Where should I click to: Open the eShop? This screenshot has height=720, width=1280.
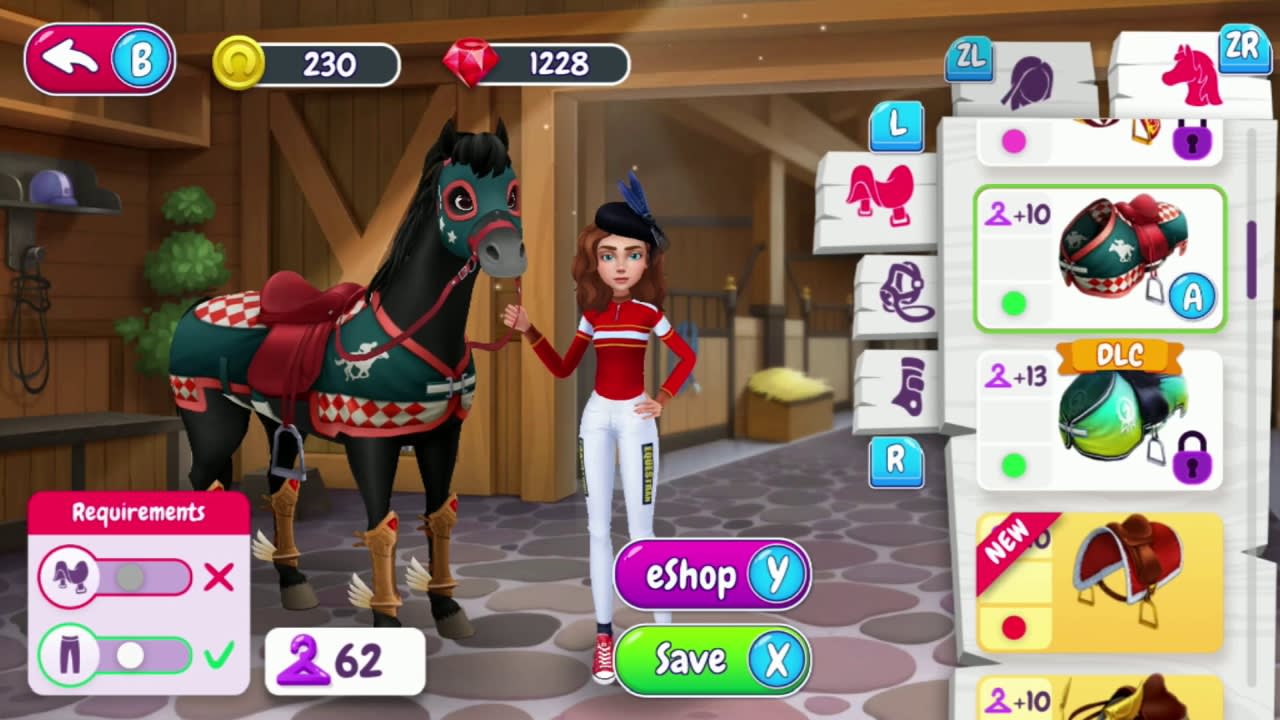click(x=711, y=575)
